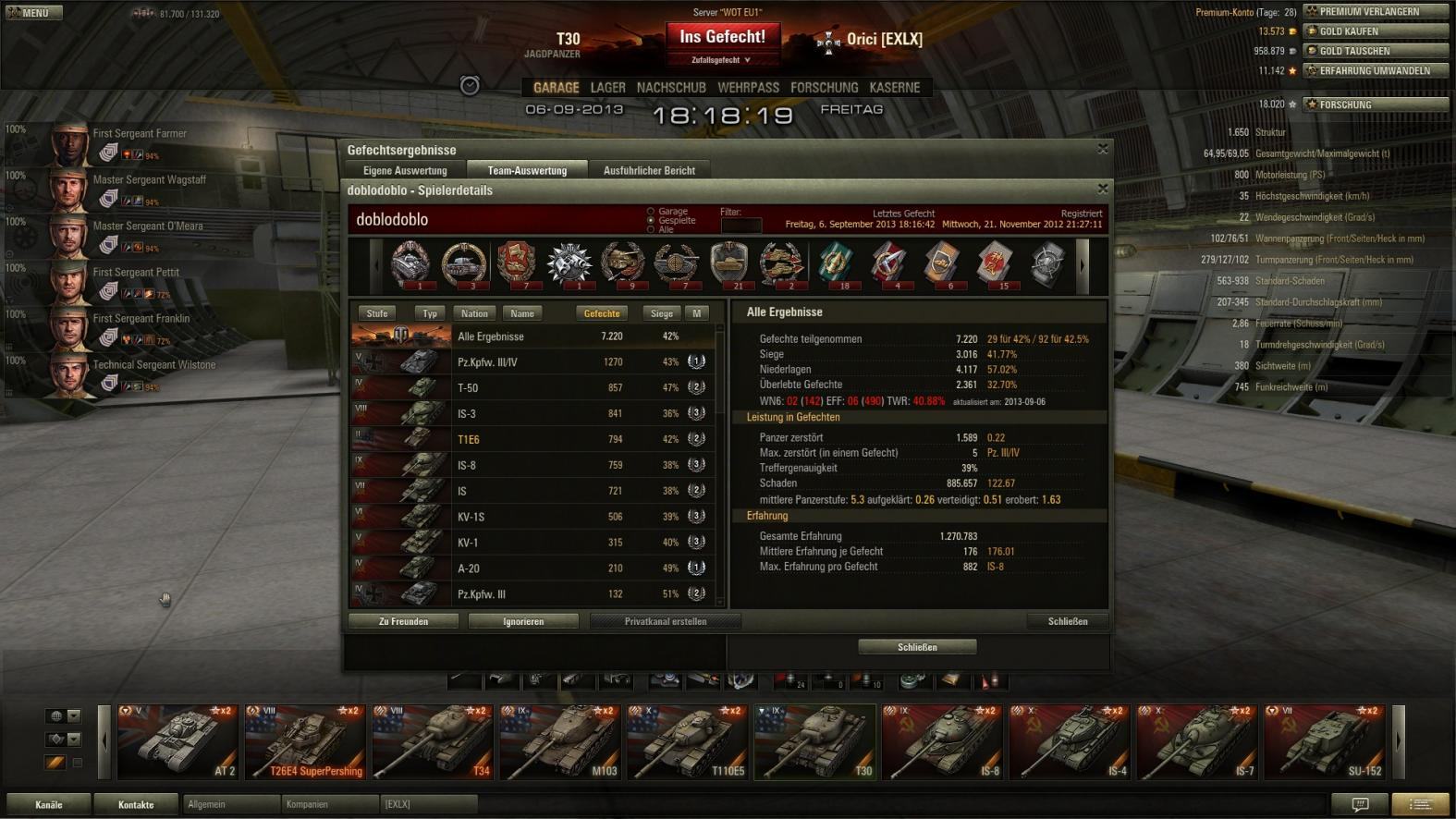Open the top-left MENU button
The height and width of the screenshot is (819, 1456).
[34, 13]
